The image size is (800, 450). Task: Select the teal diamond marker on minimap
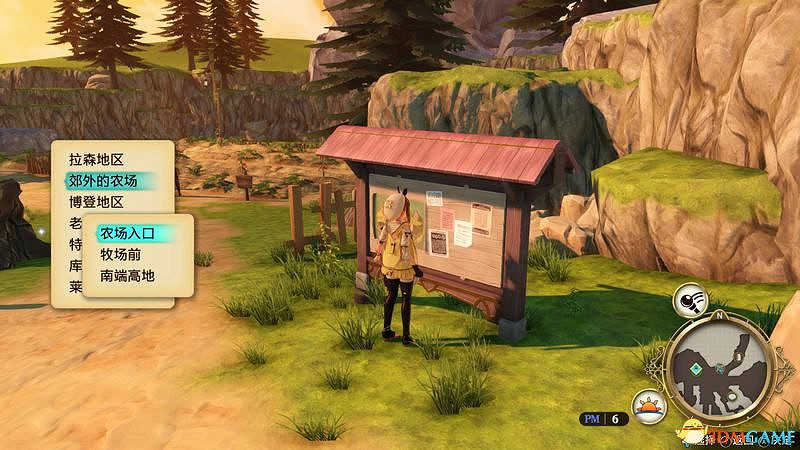[694, 367]
